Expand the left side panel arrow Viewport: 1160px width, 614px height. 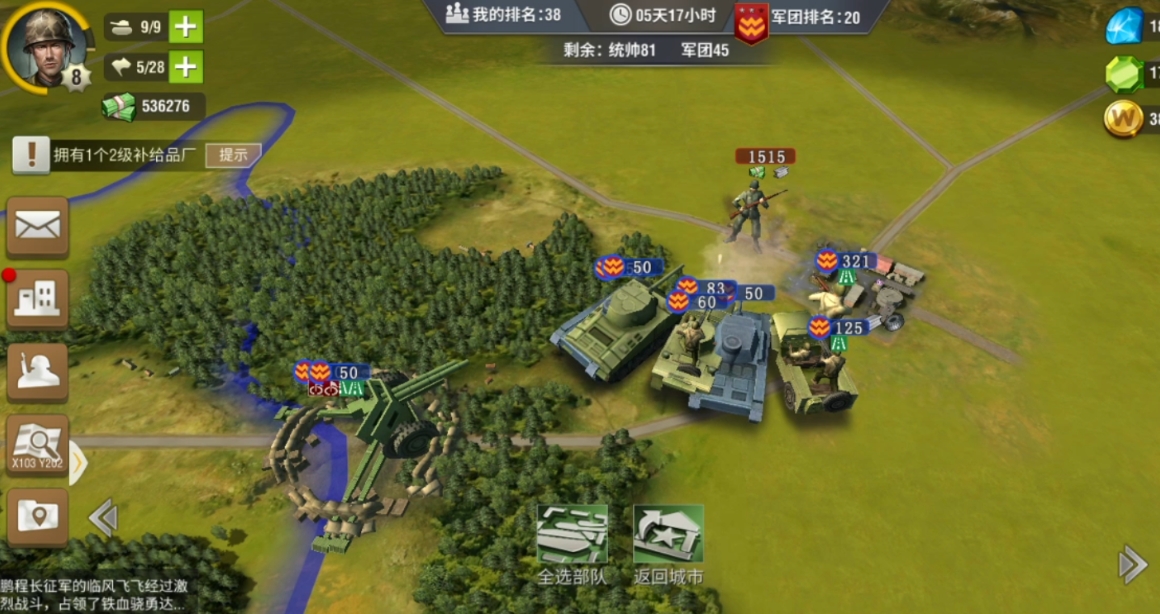click(x=79, y=463)
